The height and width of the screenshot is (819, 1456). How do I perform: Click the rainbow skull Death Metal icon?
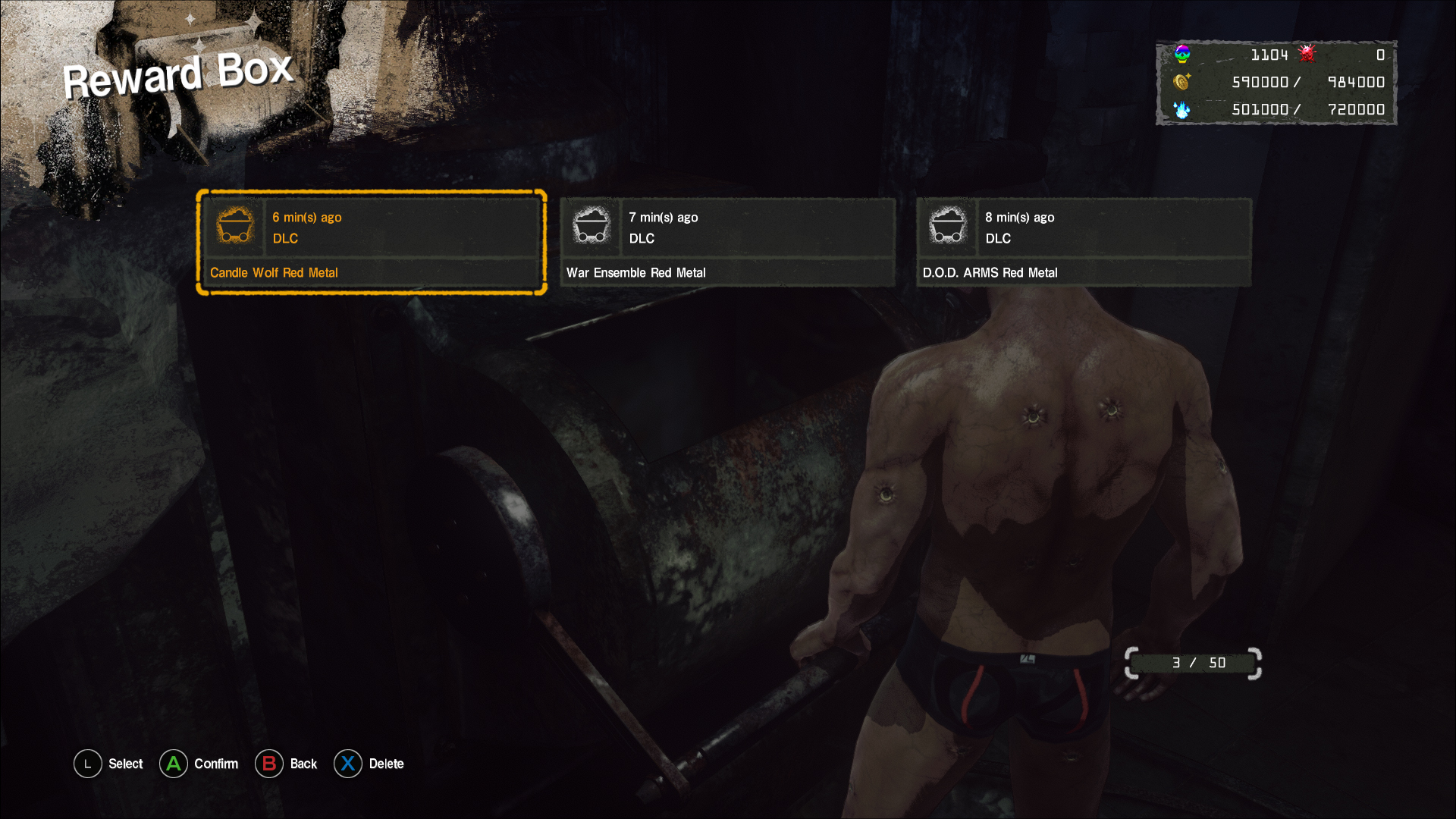coord(1181,54)
